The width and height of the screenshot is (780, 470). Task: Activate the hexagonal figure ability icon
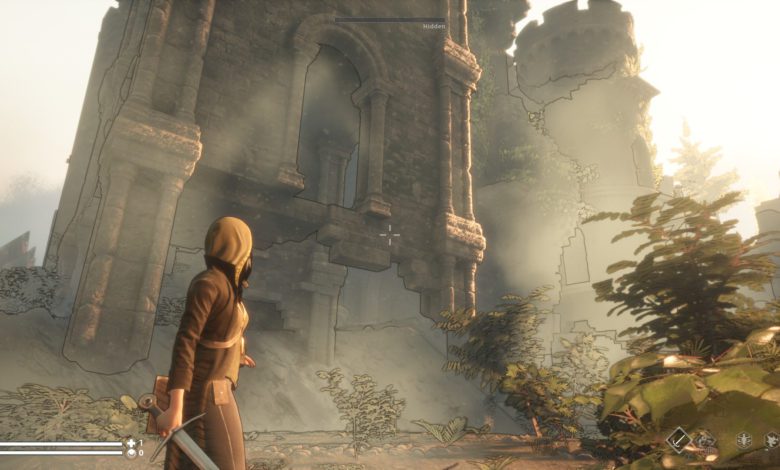(x=744, y=440)
